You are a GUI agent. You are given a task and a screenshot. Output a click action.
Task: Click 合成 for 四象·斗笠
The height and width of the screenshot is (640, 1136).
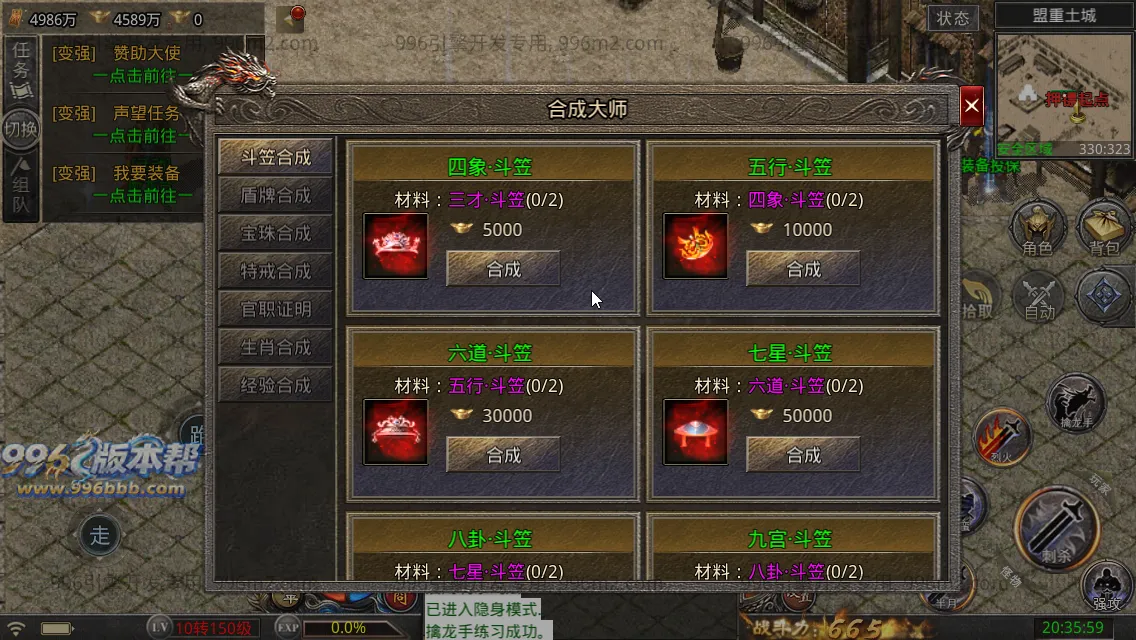(503, 269)
